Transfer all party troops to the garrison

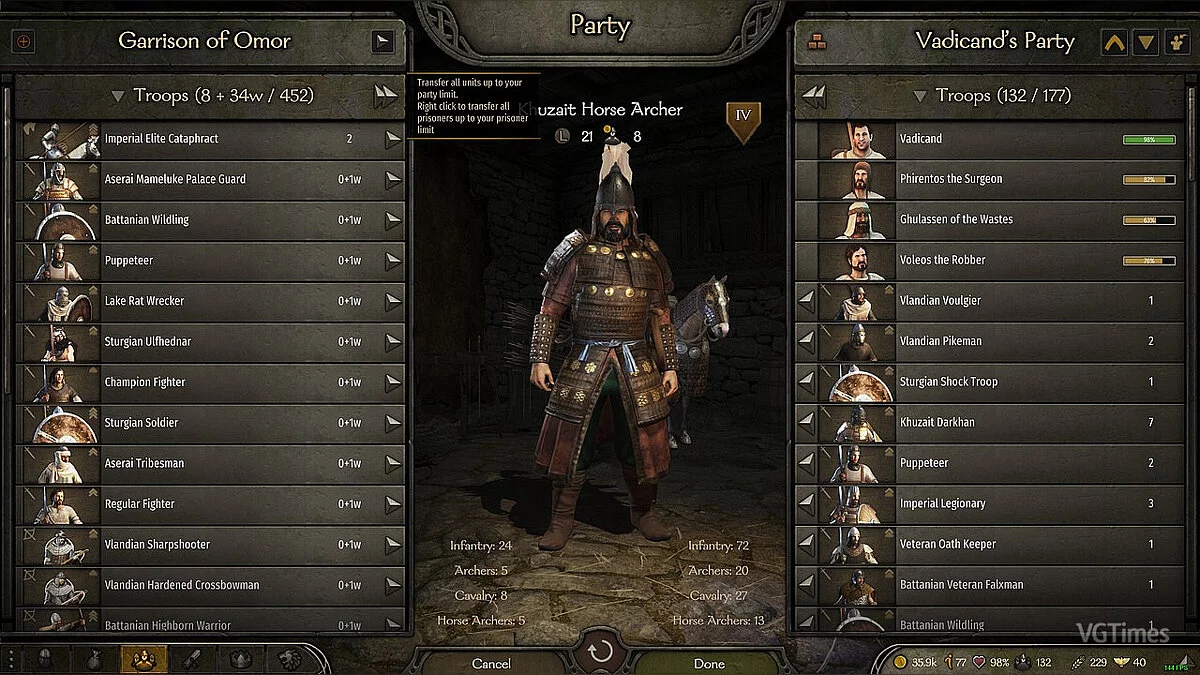click(815, 96)
